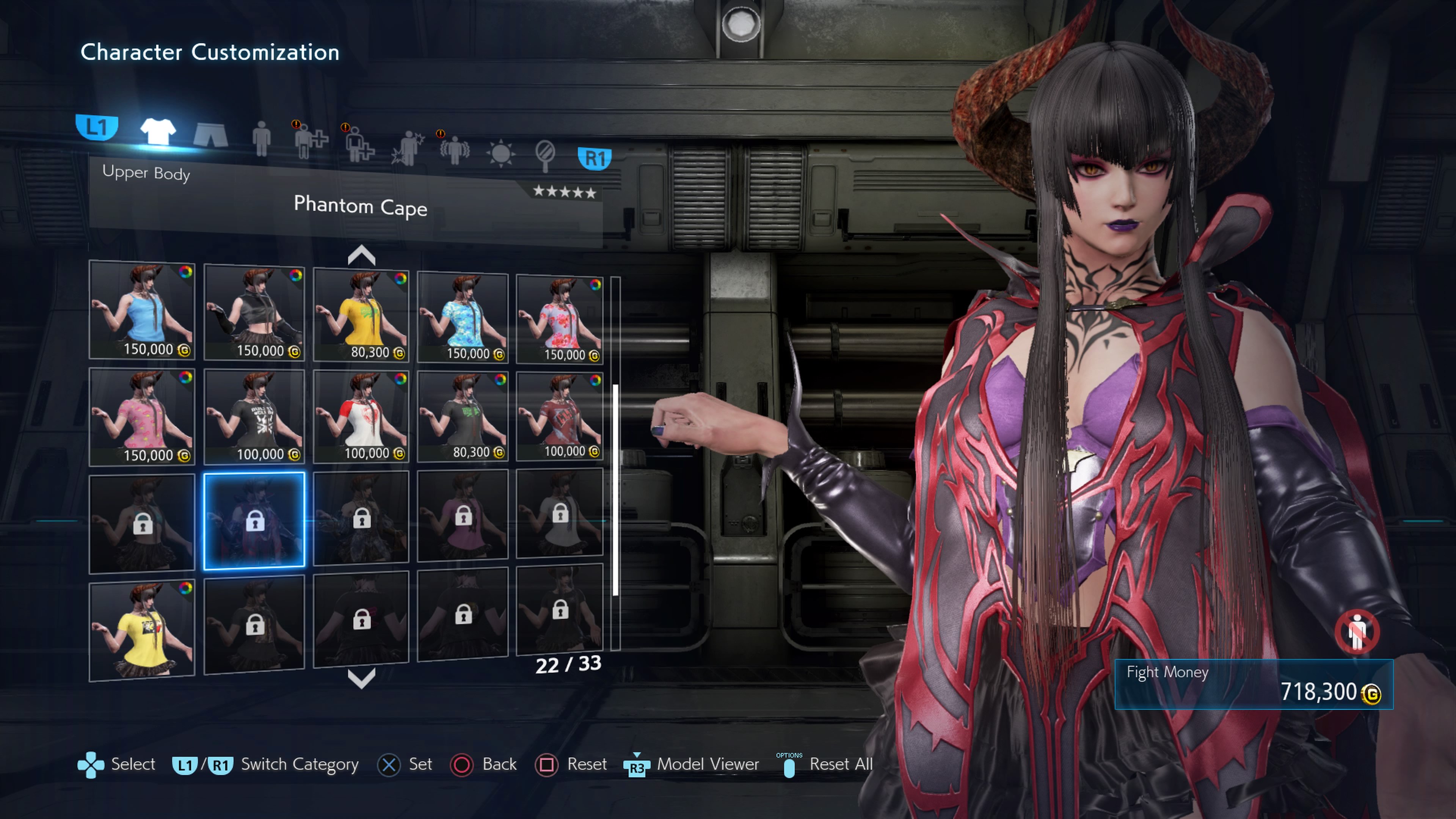Image resolution: width=1456 pixels, height=819 pixels.
Task: Click the Back circle button prompt
Action: (x=462, y=765)
